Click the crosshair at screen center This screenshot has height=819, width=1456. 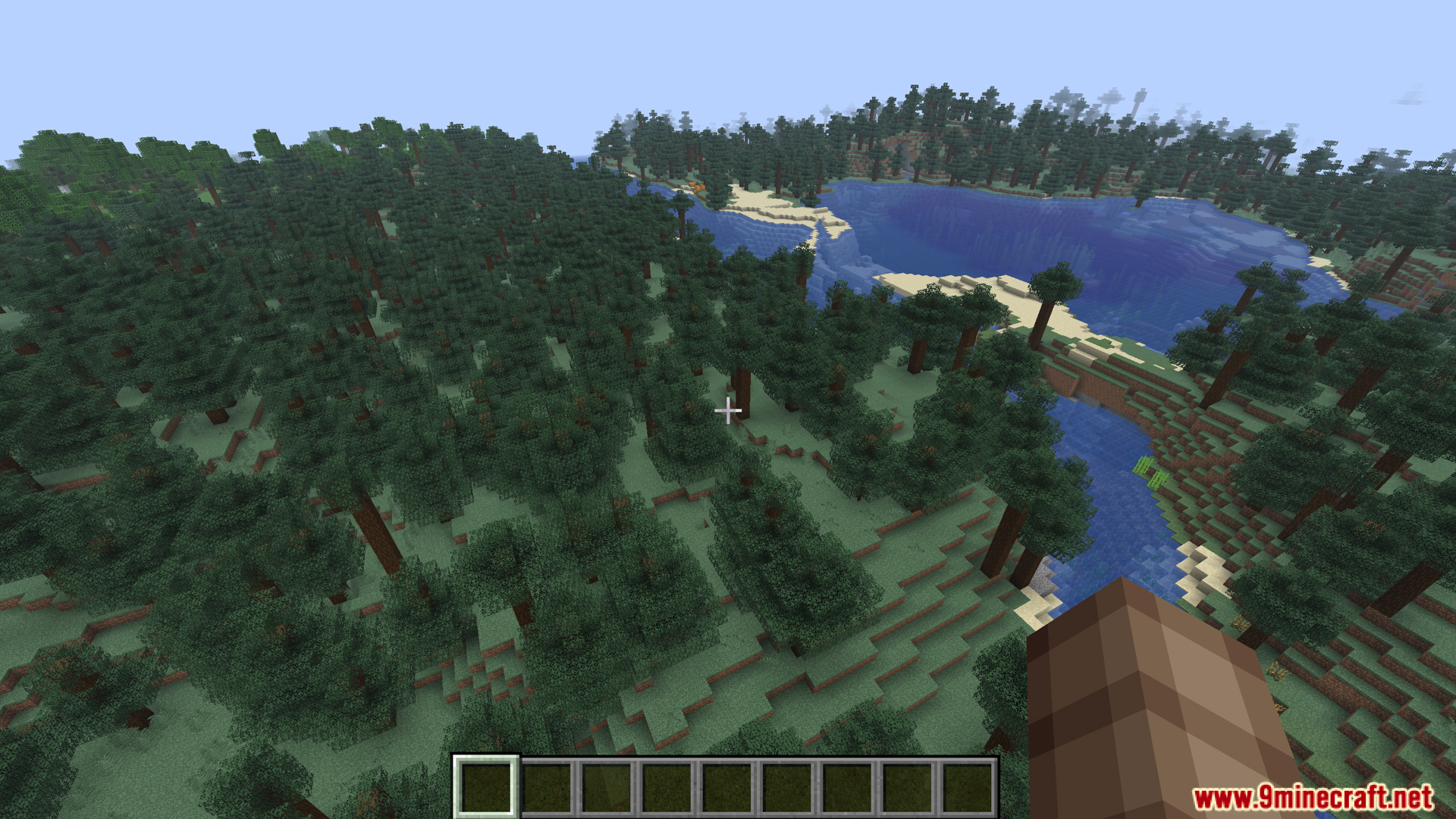click(728, 409)
